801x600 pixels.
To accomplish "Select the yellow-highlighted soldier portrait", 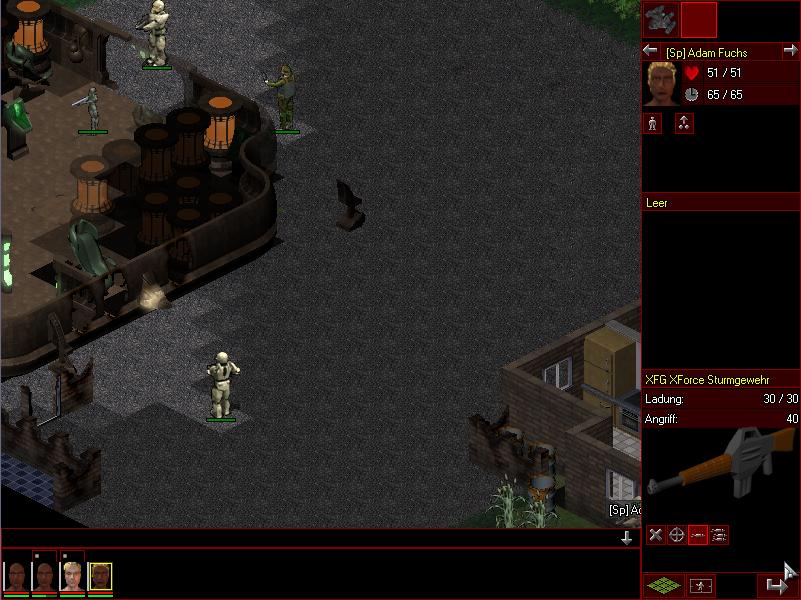I will point(100,575).
